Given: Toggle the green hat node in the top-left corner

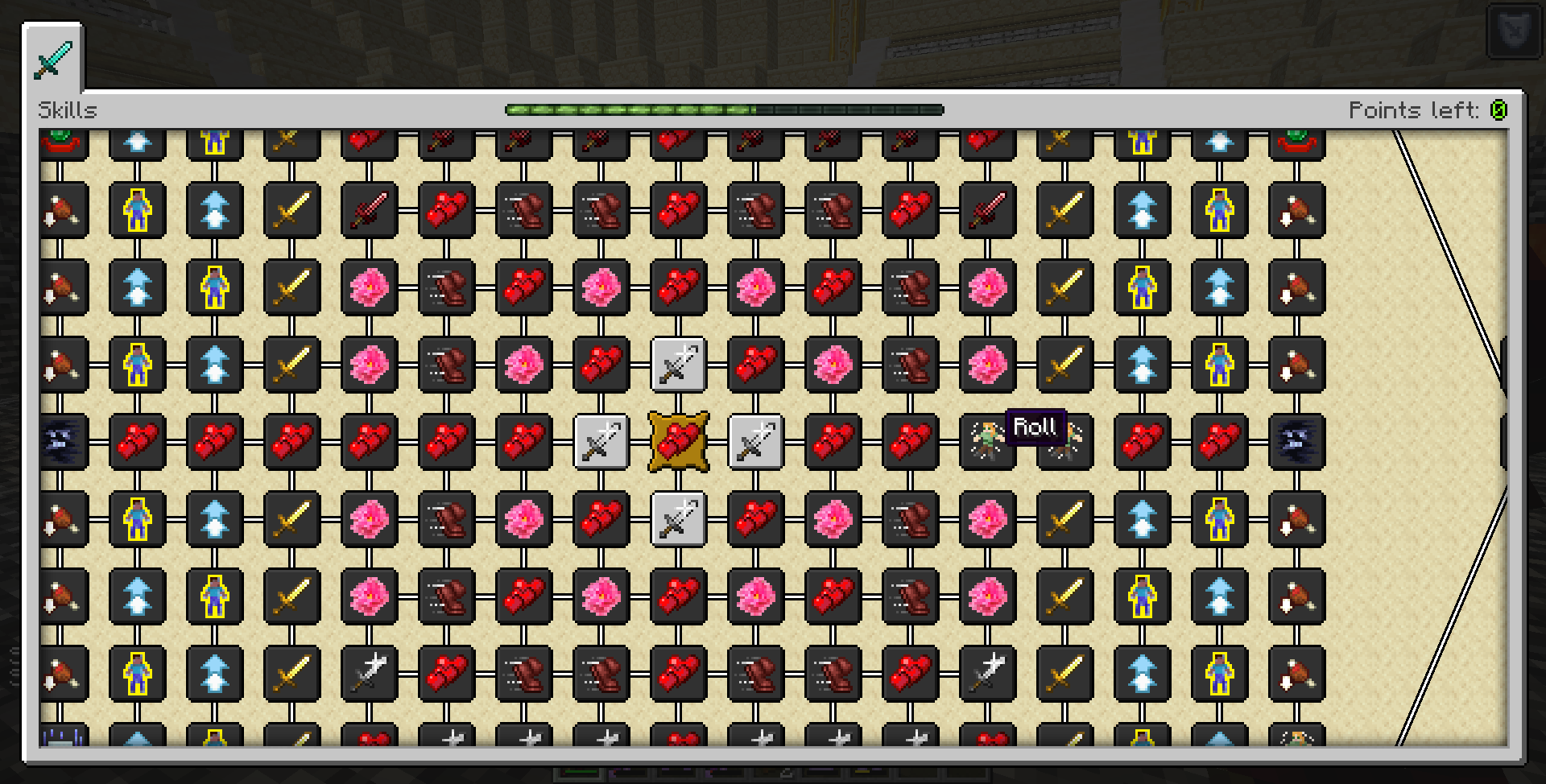Looking at the screenshot, I should (64, 138).
